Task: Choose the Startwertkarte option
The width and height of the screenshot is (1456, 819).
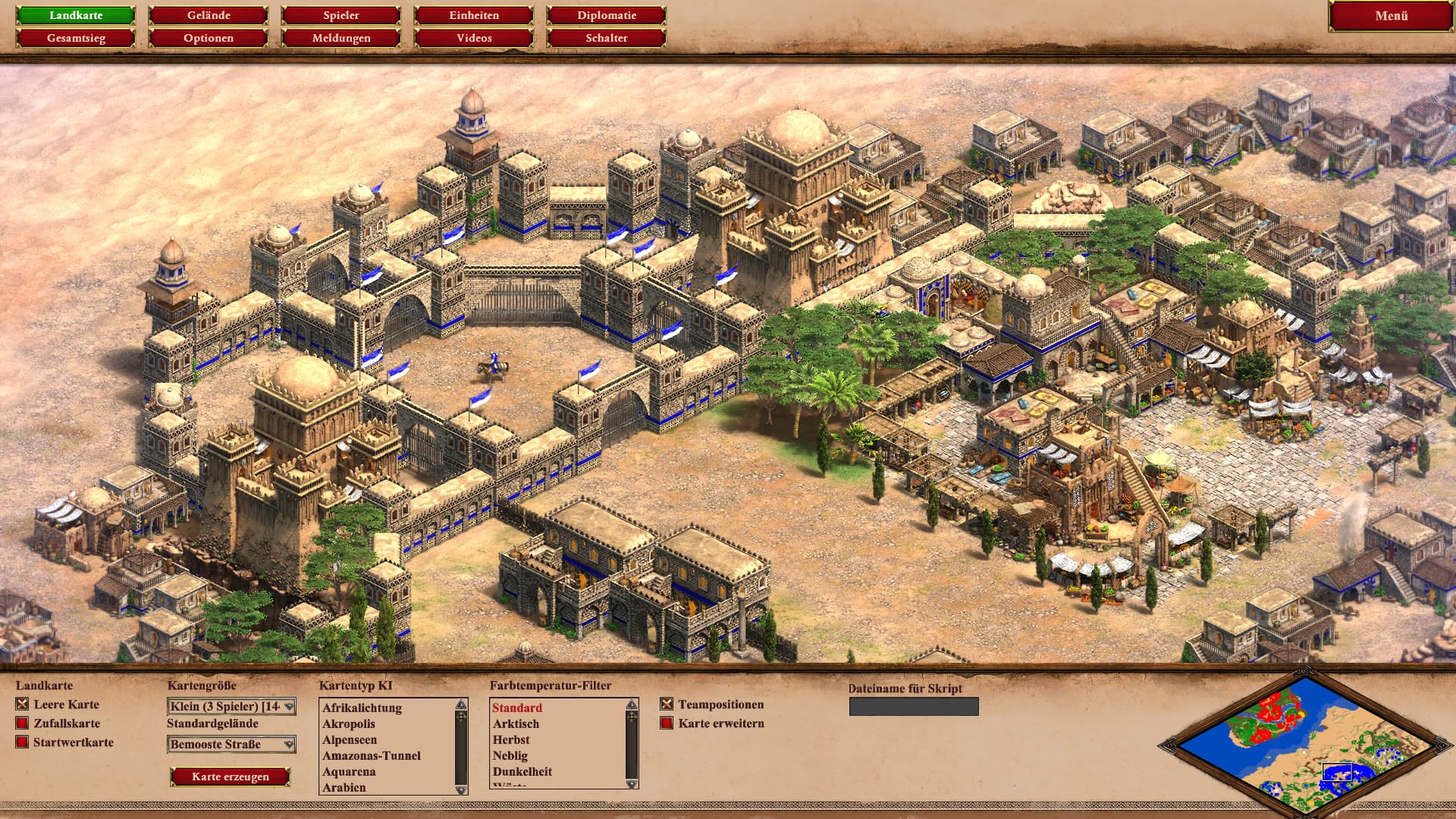Action: click(x=22, y=742)
